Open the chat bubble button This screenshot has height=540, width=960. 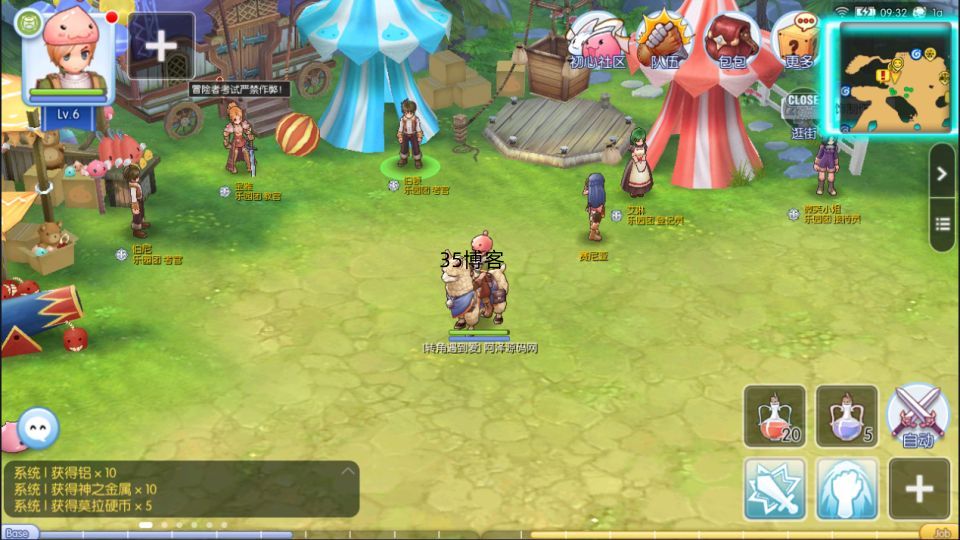point(39,429)
